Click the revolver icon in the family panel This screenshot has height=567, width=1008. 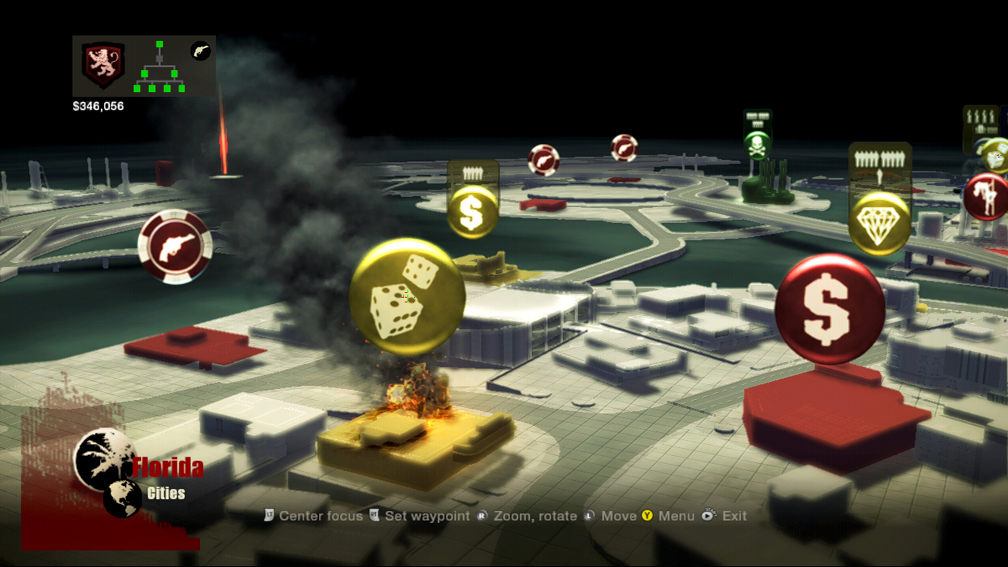pos(201,51)
